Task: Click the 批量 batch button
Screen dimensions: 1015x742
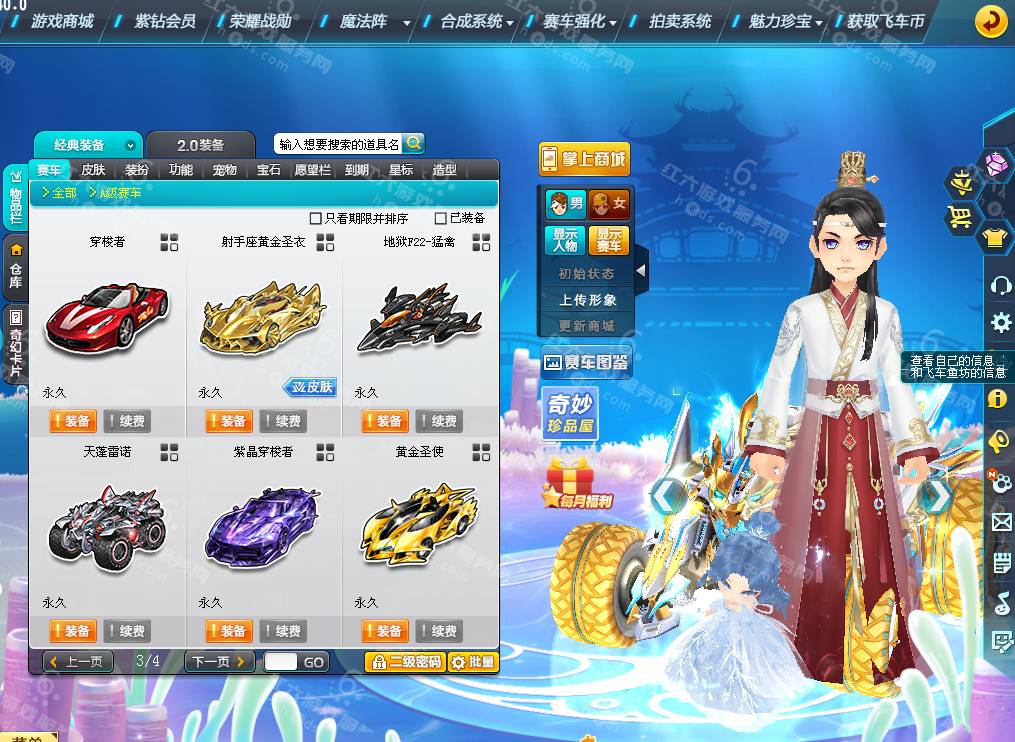Action: click(x=472, y=662)
